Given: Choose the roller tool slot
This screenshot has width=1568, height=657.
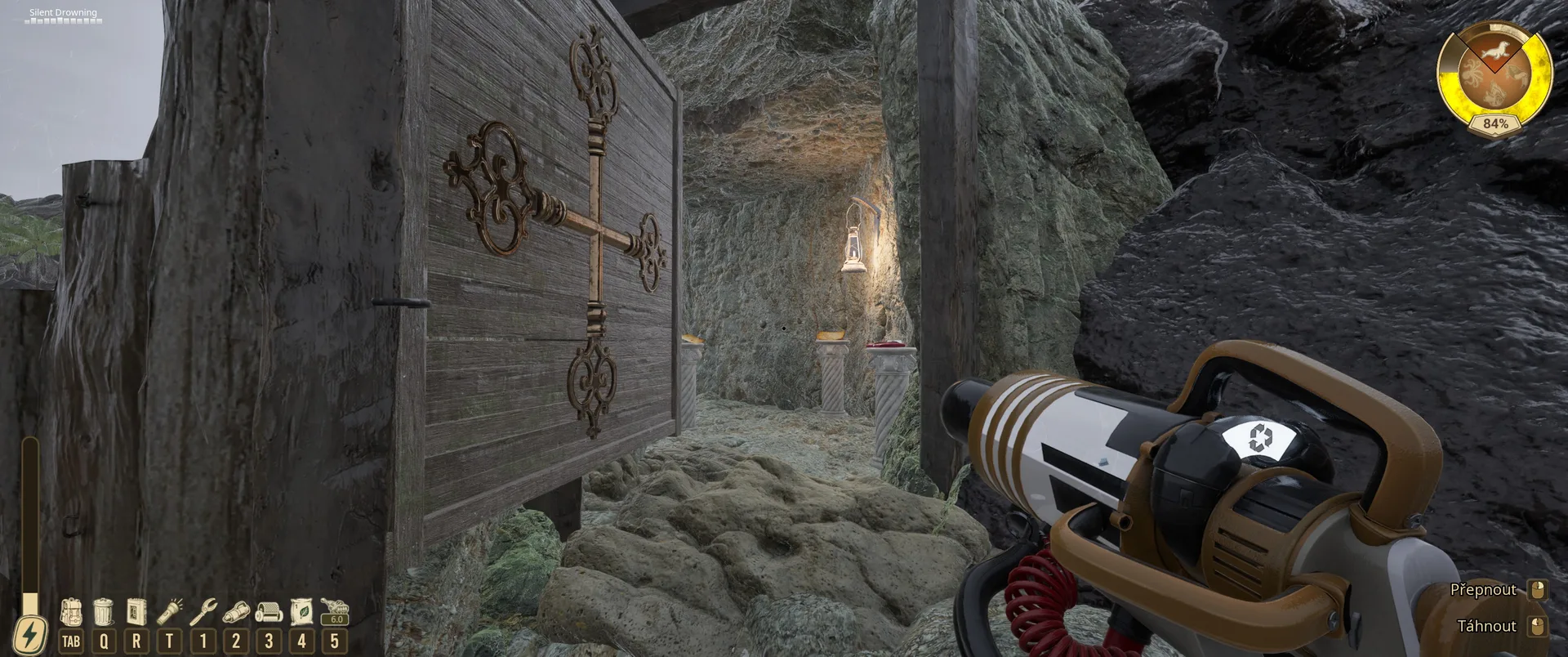Looking at the screenshot, I should (269, 612).
